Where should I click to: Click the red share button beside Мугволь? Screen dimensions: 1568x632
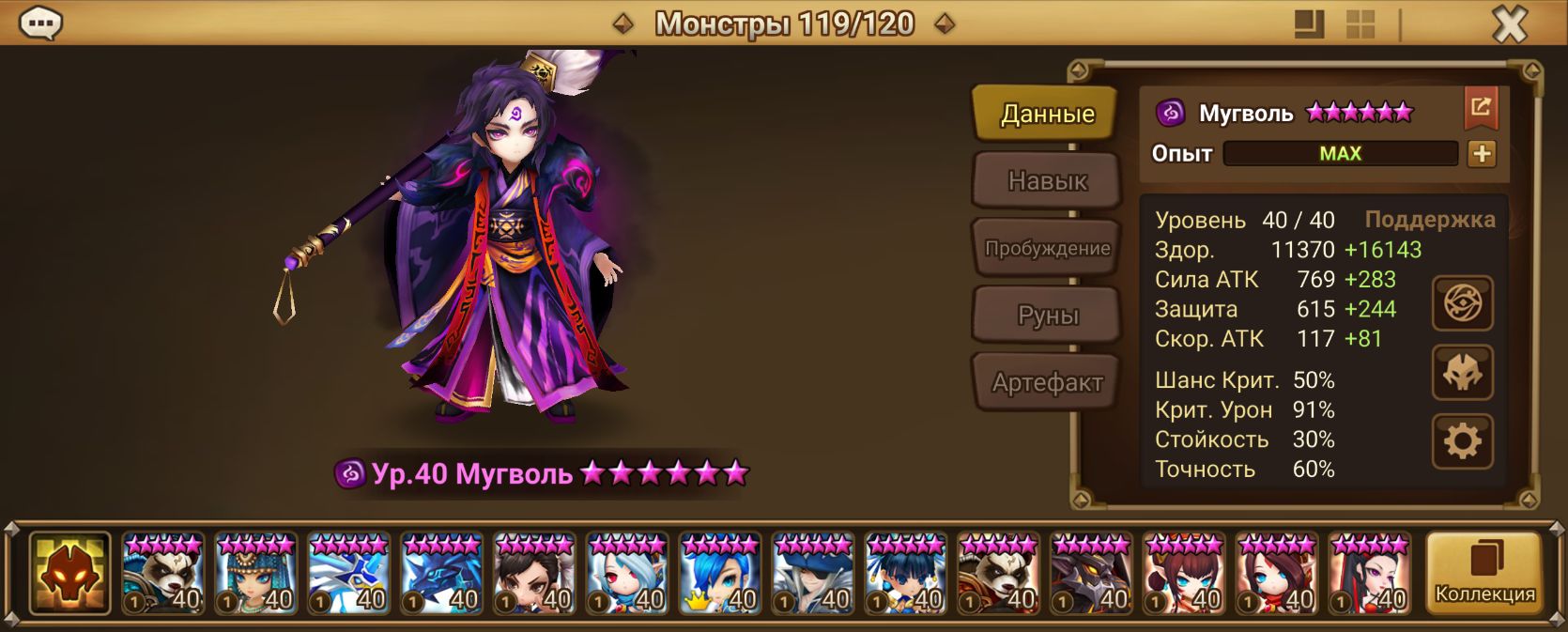tap(1481, 108)
